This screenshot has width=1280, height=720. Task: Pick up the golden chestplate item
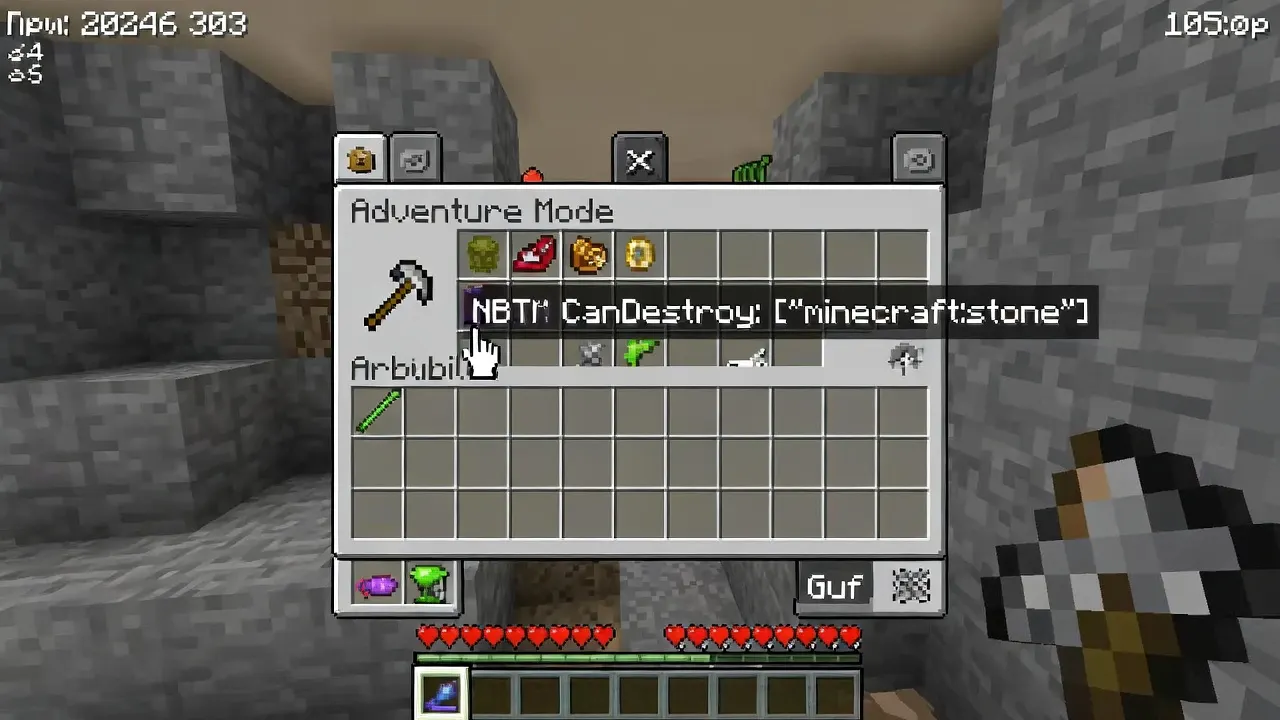[x=588, y=255]
